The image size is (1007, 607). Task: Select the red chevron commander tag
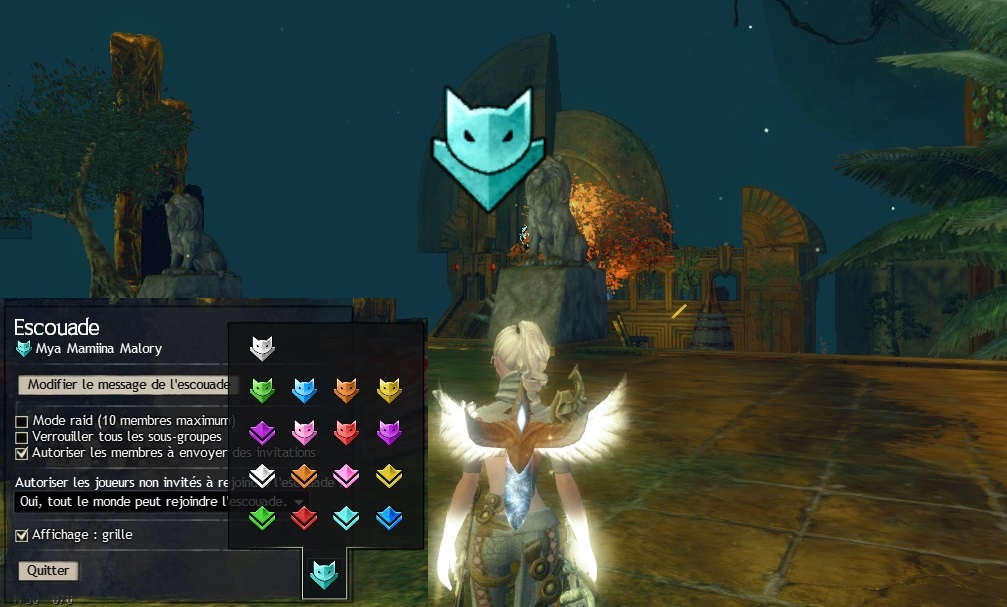pyautogui.click(x=304, y=517)
